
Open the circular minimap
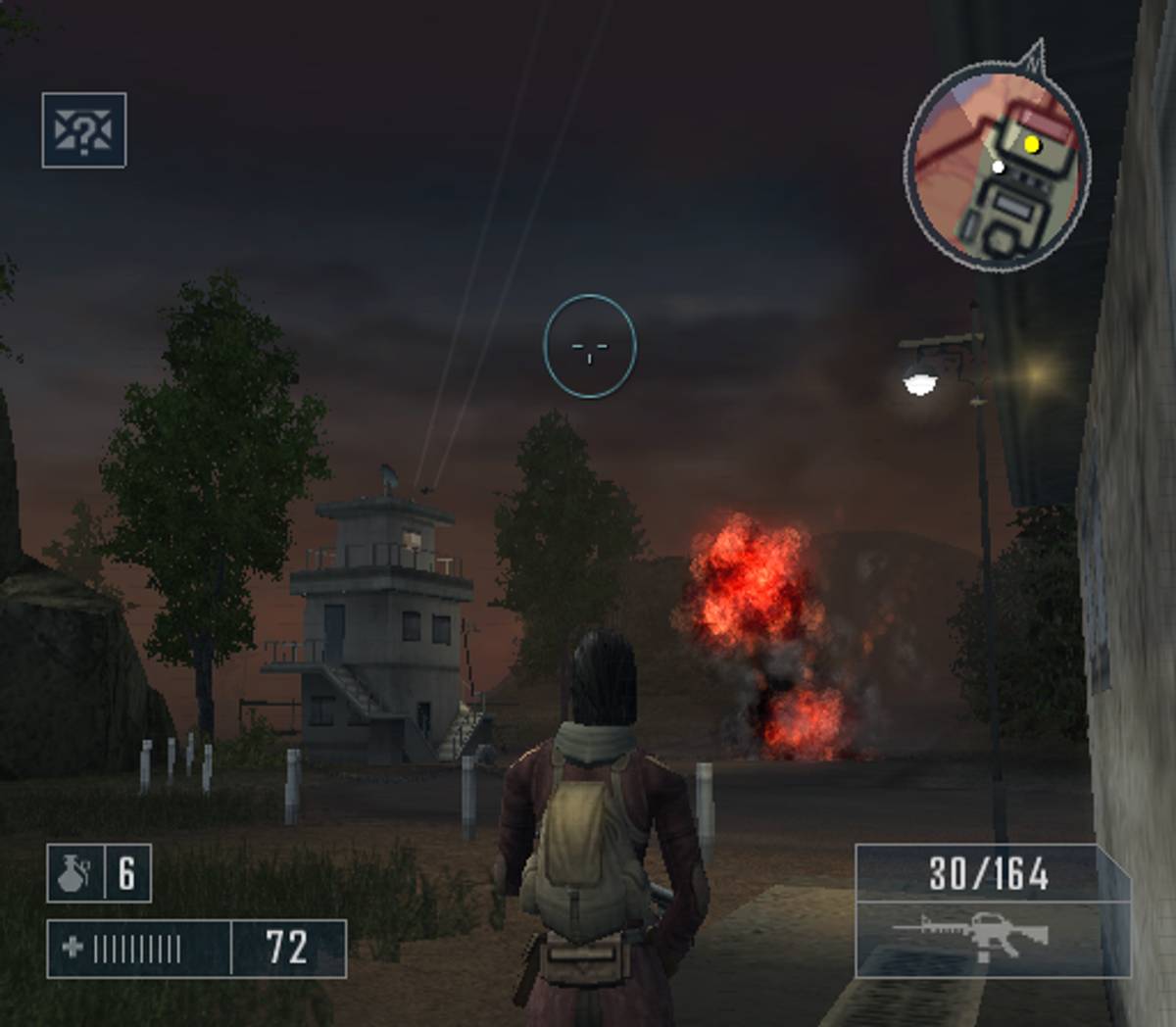click(x=996, y=169)
